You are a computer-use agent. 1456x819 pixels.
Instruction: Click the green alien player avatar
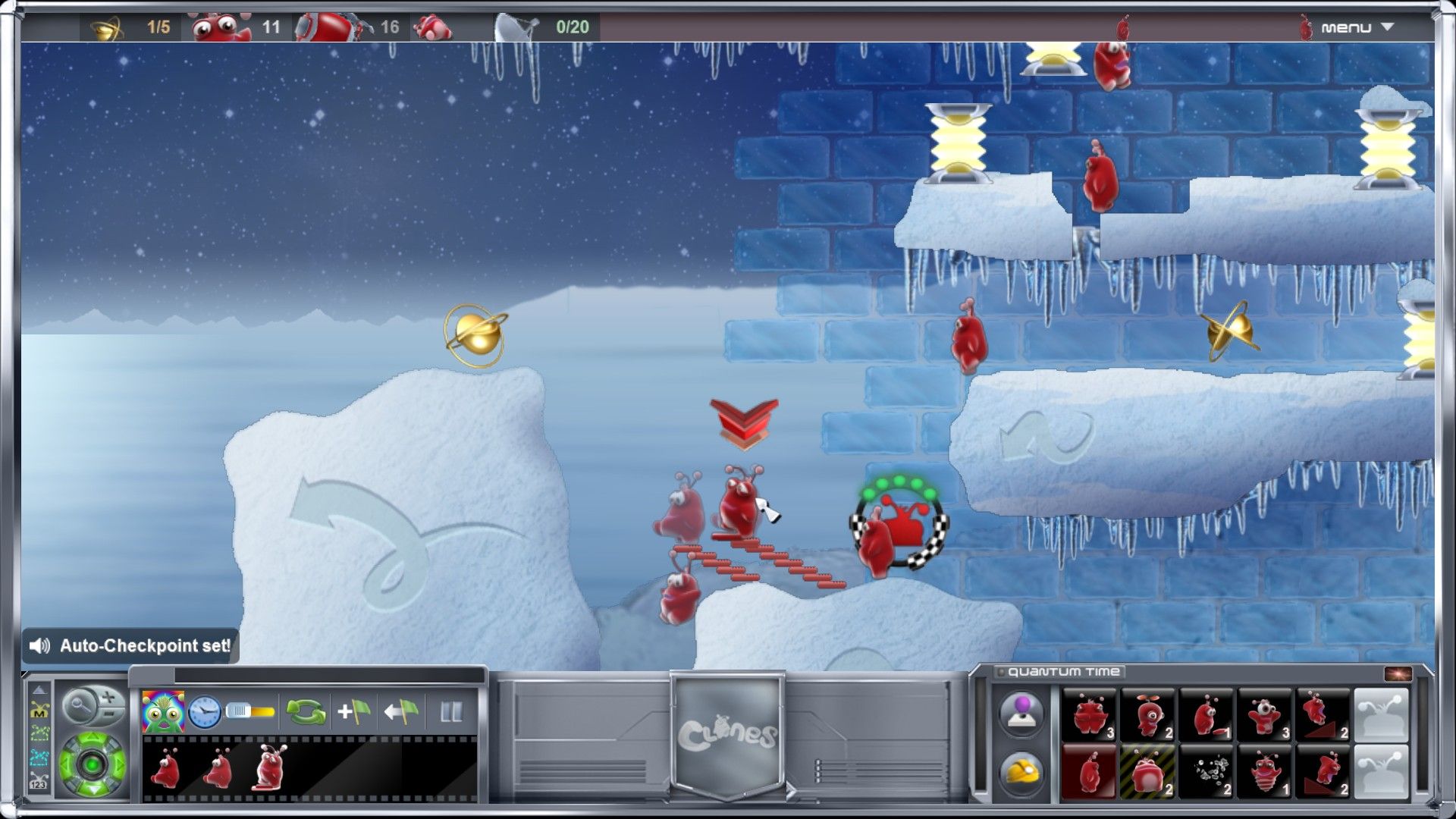tap(162, 711)
